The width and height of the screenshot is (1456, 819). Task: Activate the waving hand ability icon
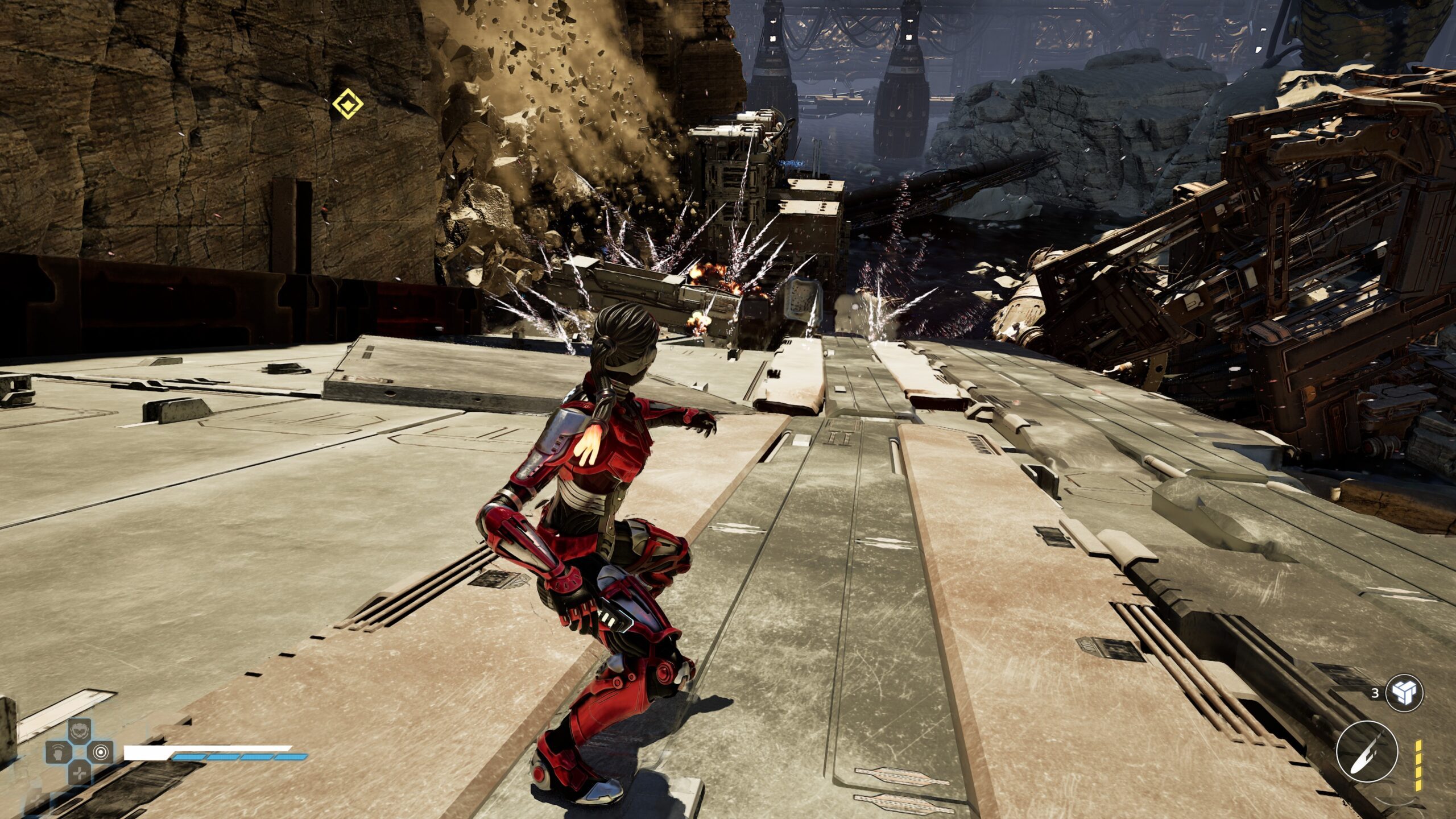coord(57,752)
